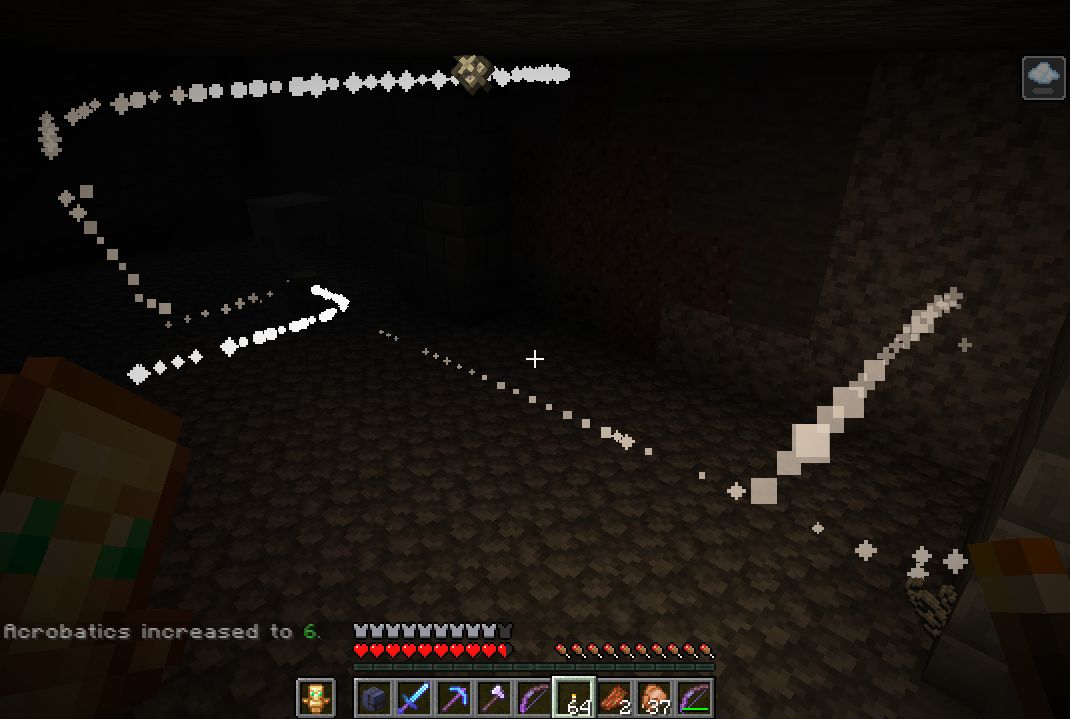1070x719 pixels.
Task: Choose the enchanted pickaxe in the hotbar
Action: (x=454, y=697)
